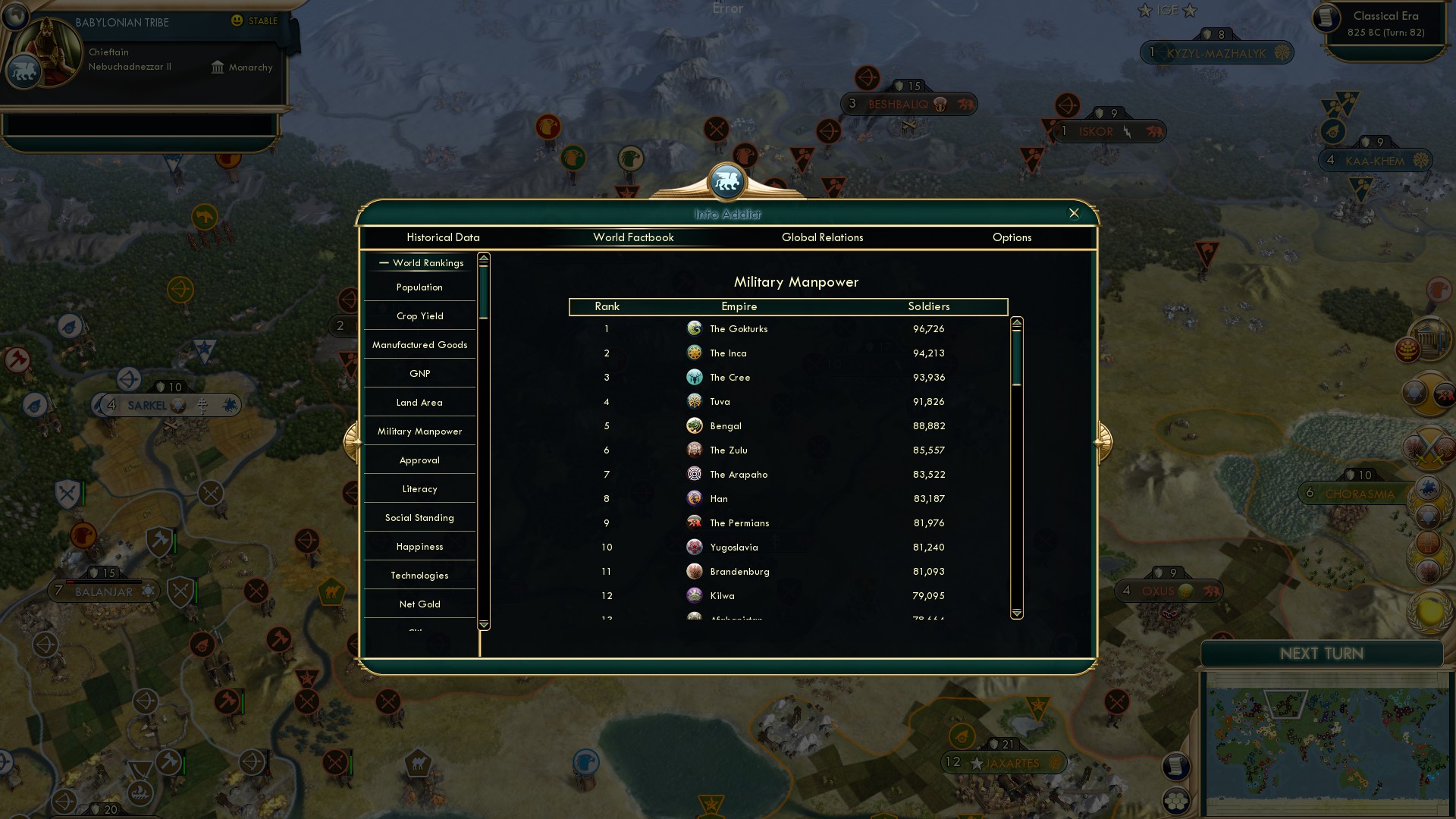Click the globe icon above the leader portrait
1456x819 pixels.
[15, 14]
